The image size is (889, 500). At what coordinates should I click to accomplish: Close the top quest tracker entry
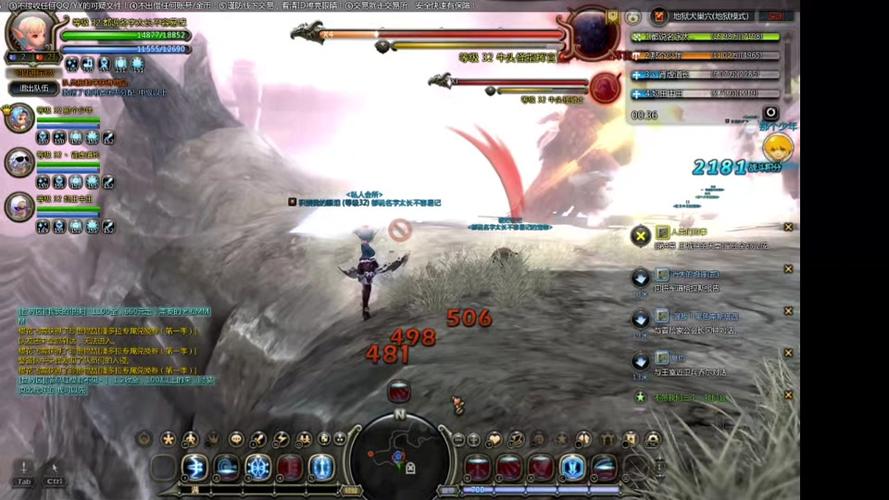tap(788, 227)
